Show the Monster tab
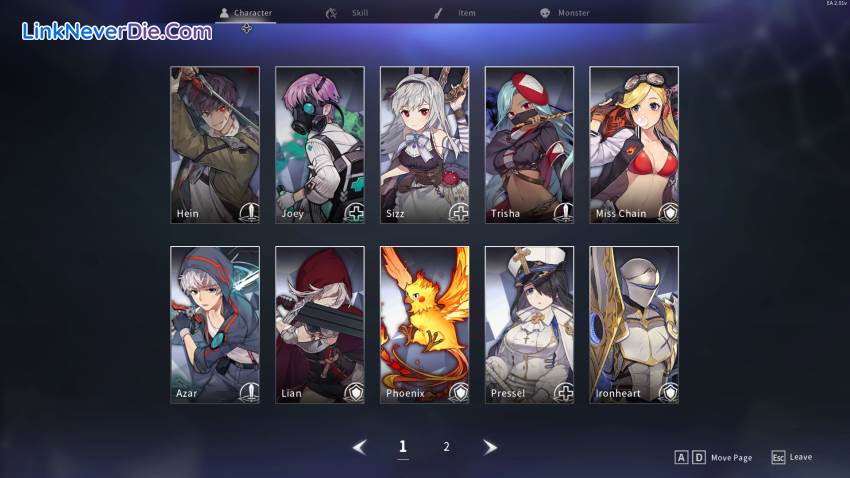 pyautogui.click(x=565, y=13)
